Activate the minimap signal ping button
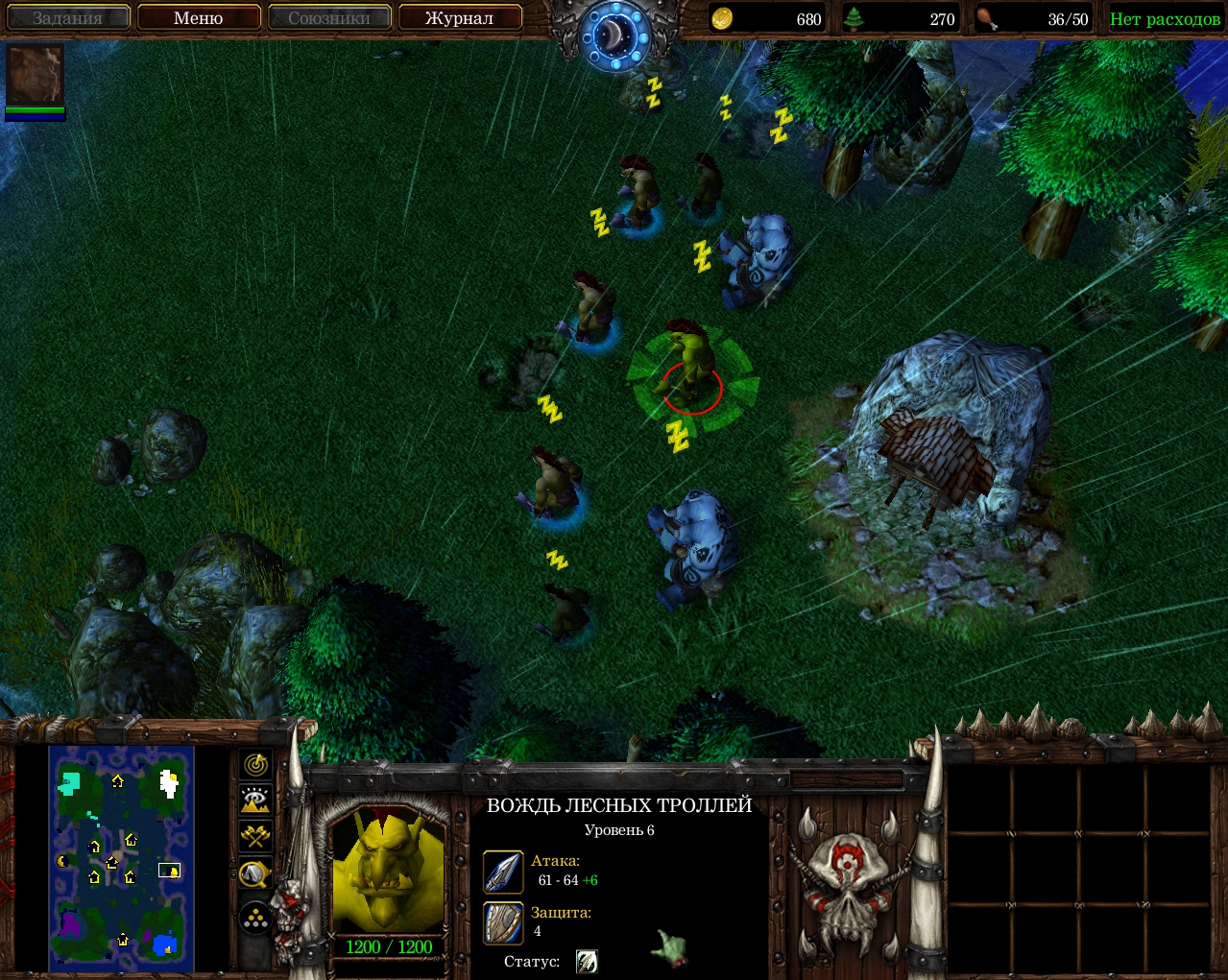 (x=255, y=765)
